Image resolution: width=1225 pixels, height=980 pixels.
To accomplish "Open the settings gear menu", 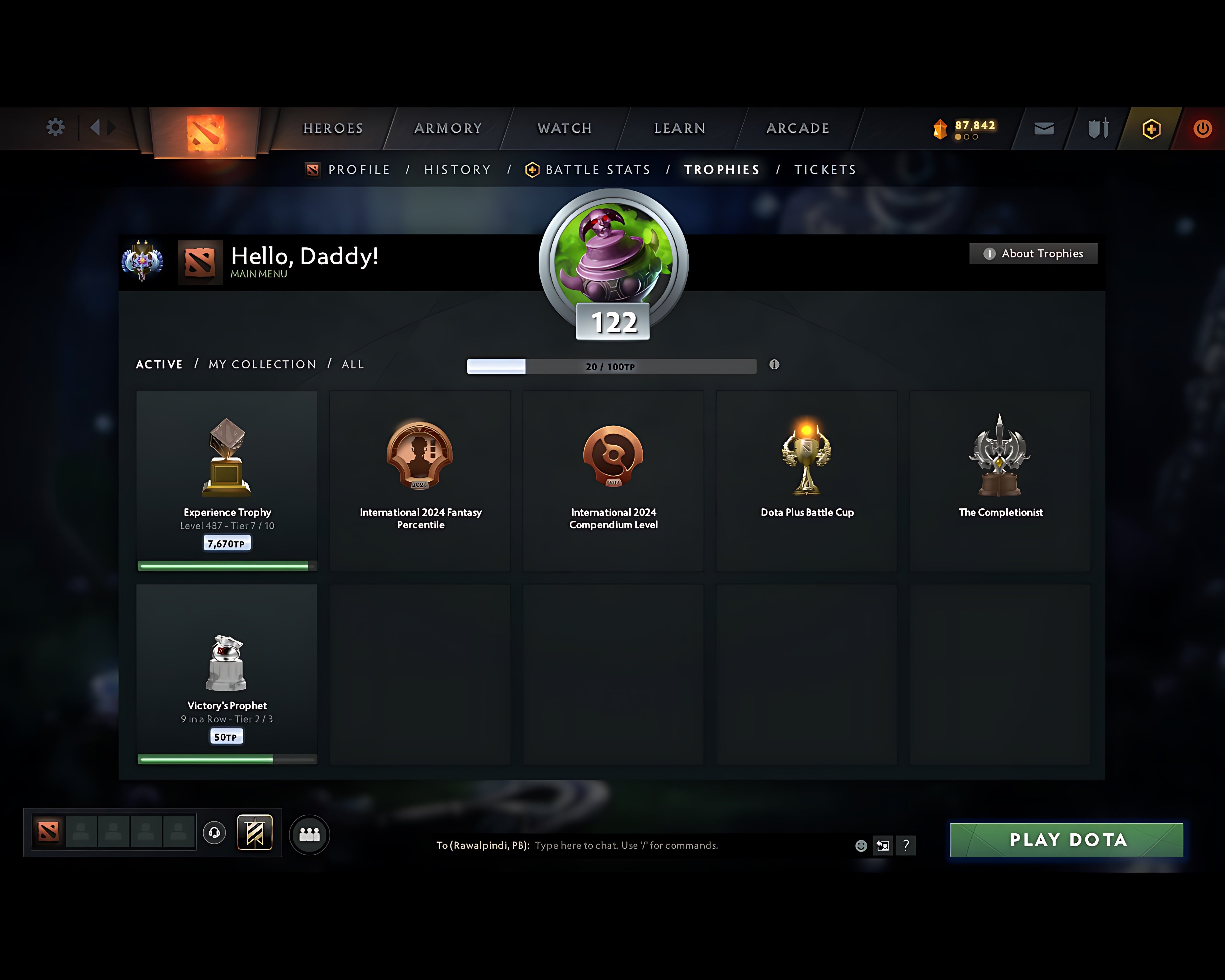I will click(54, 127).
